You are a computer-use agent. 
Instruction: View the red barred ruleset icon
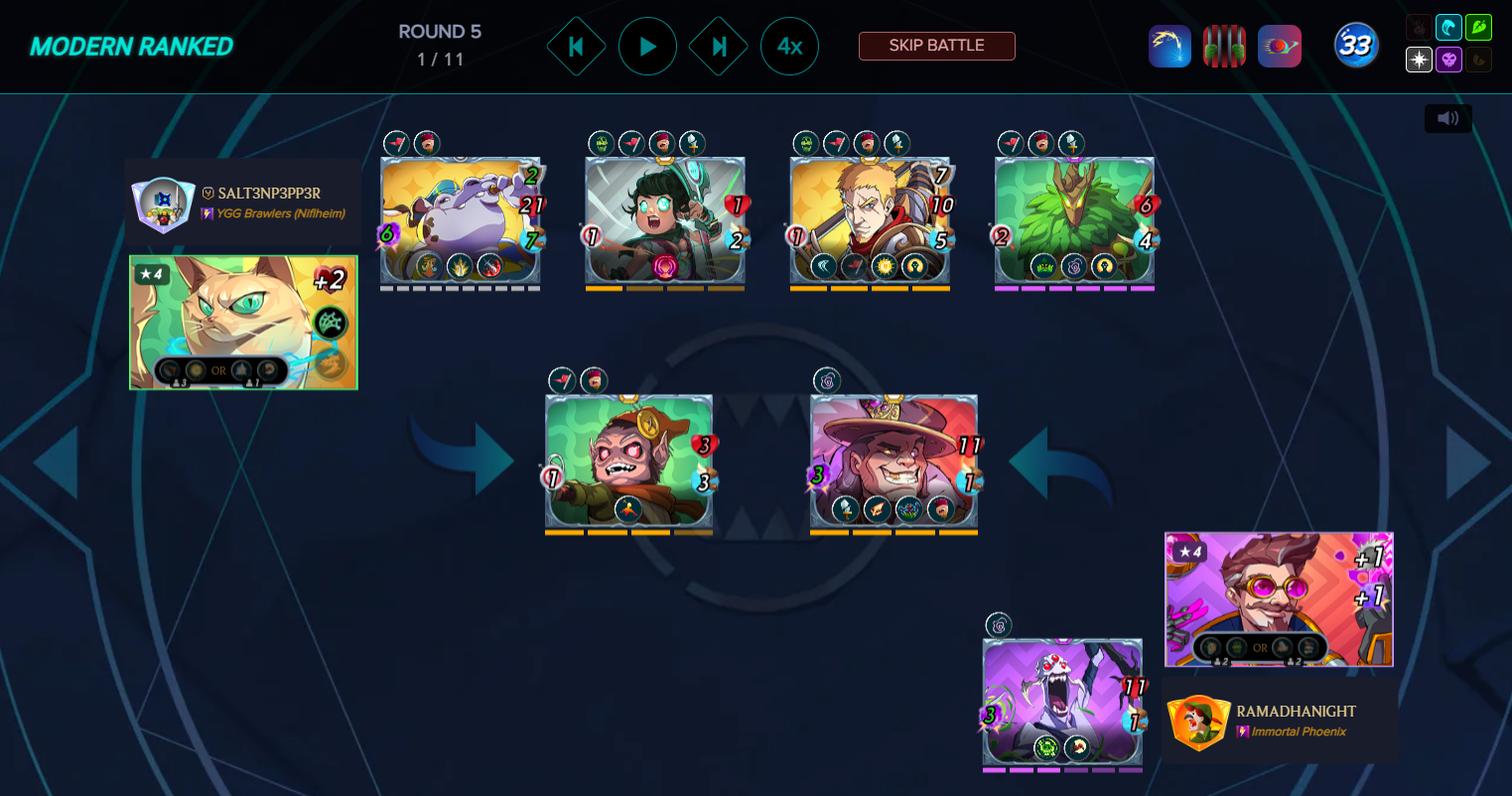click(x=1224, y=47)
